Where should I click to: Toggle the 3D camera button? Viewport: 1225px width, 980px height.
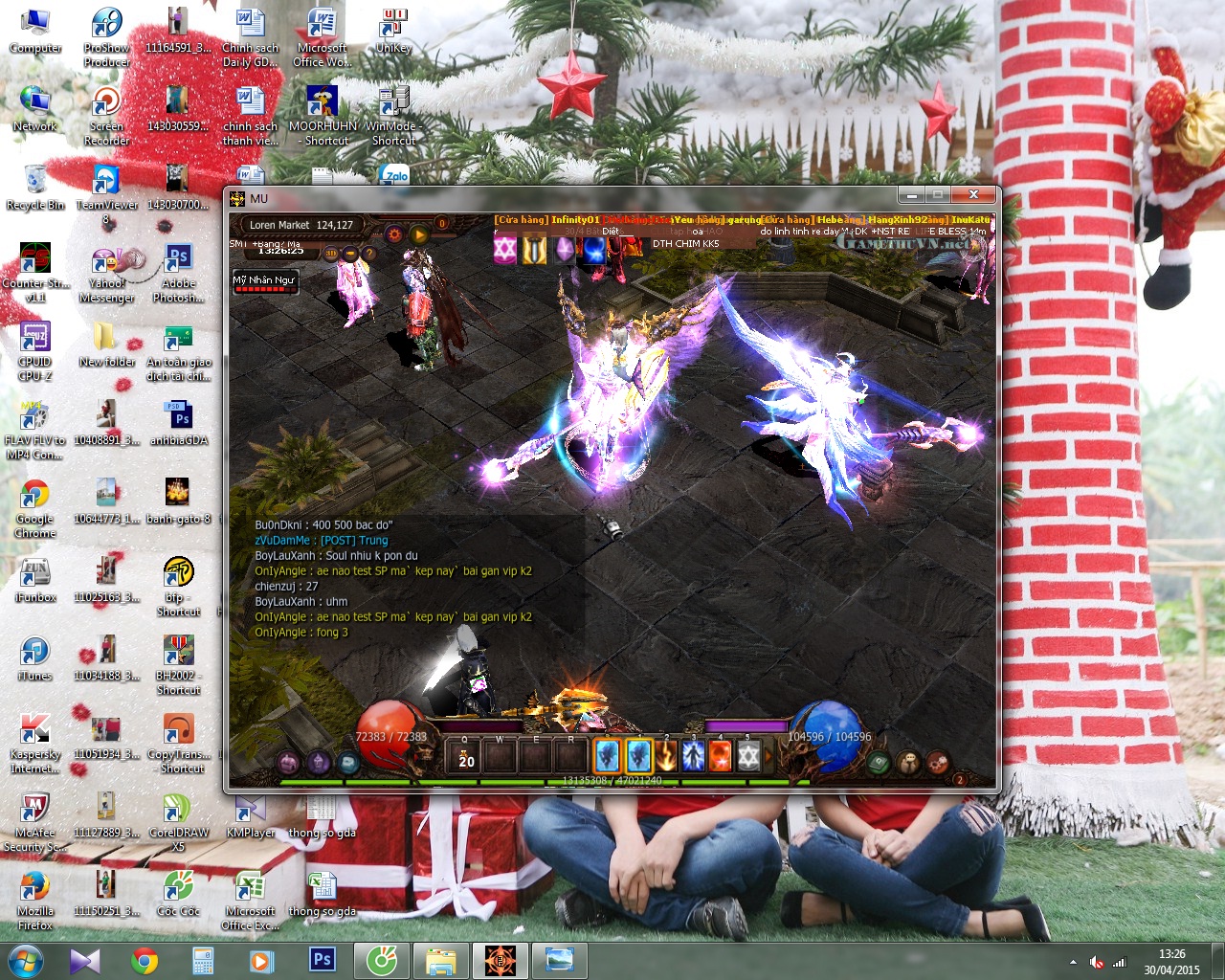point(330,254)
